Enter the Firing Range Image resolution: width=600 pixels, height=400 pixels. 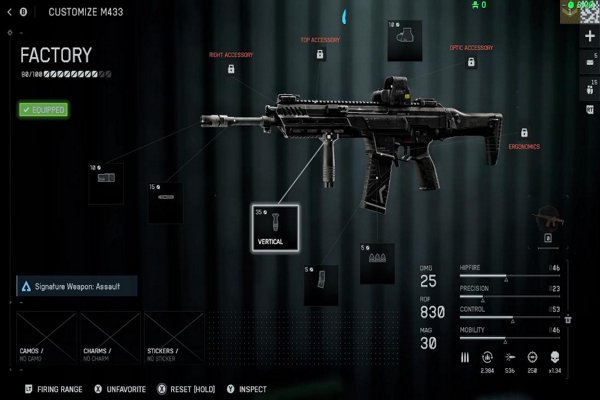56,387
